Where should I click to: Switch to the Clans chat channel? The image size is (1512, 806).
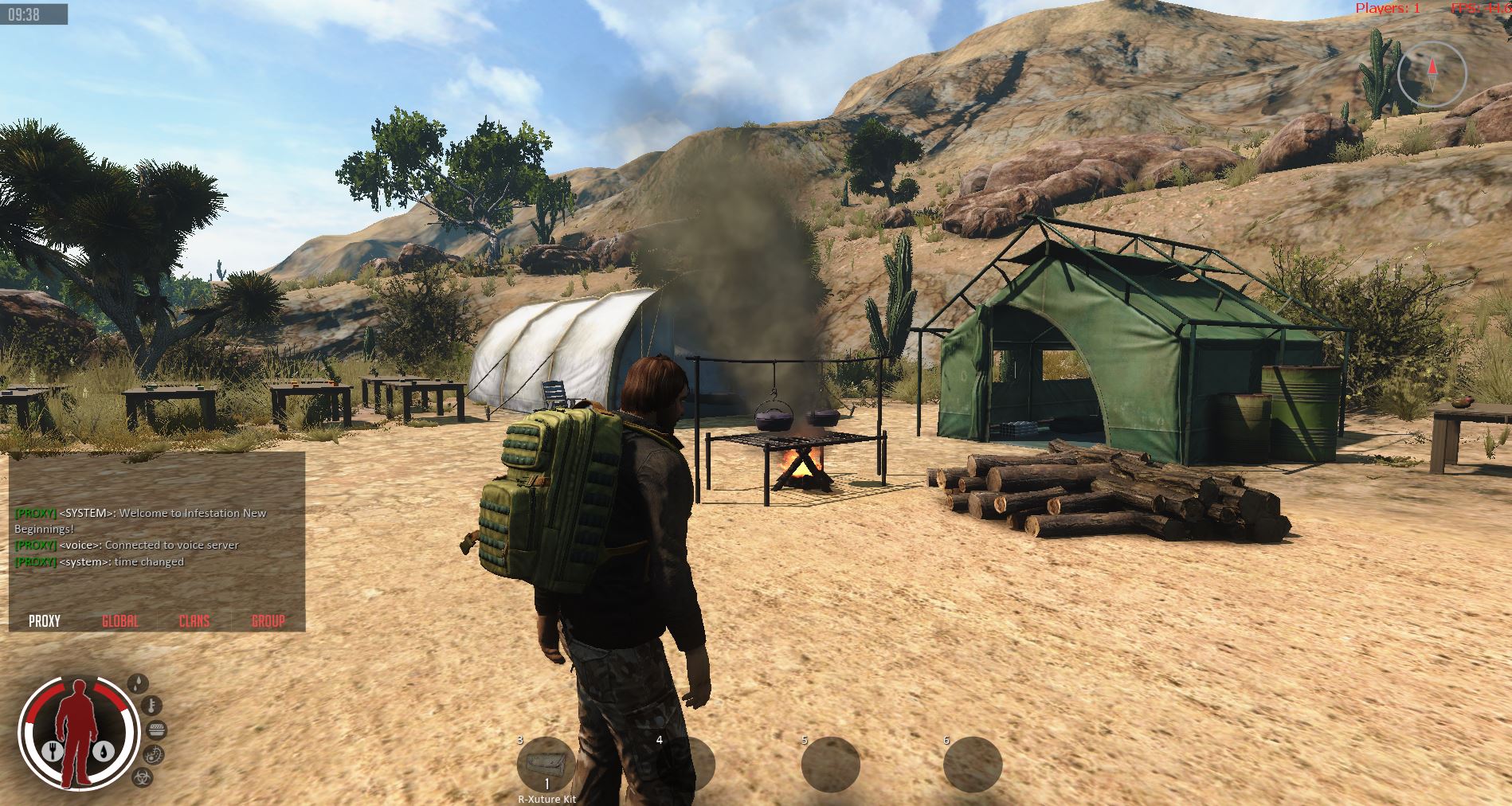(194, 621)
